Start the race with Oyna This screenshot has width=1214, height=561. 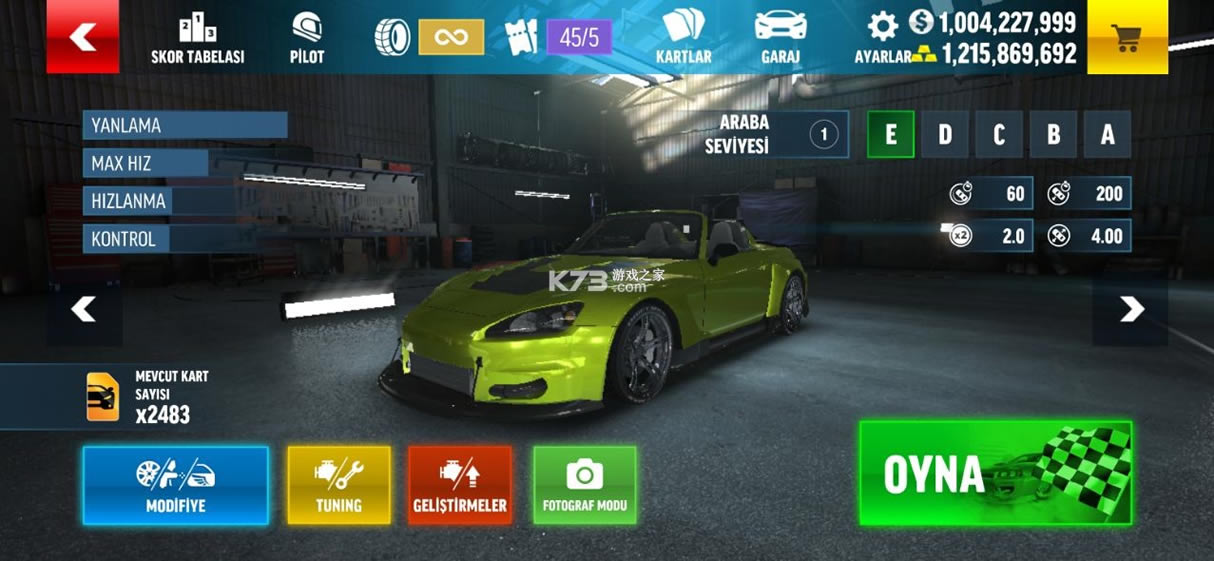pos(995,473)
